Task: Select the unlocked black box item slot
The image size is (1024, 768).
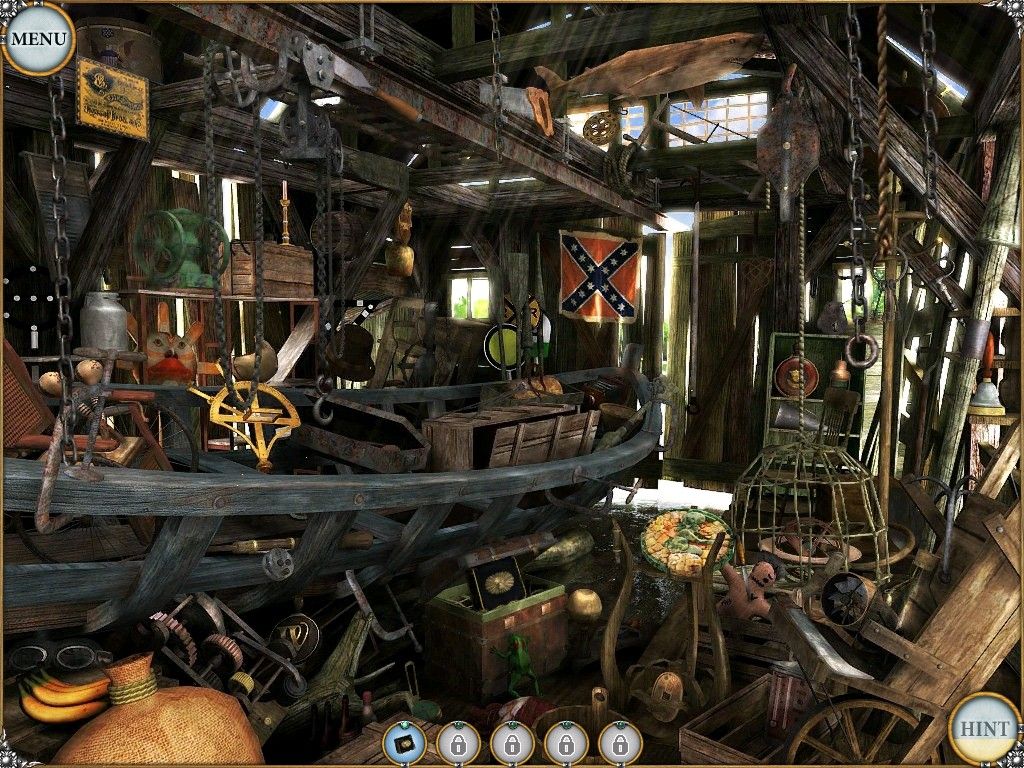Action: coord(404,744)
